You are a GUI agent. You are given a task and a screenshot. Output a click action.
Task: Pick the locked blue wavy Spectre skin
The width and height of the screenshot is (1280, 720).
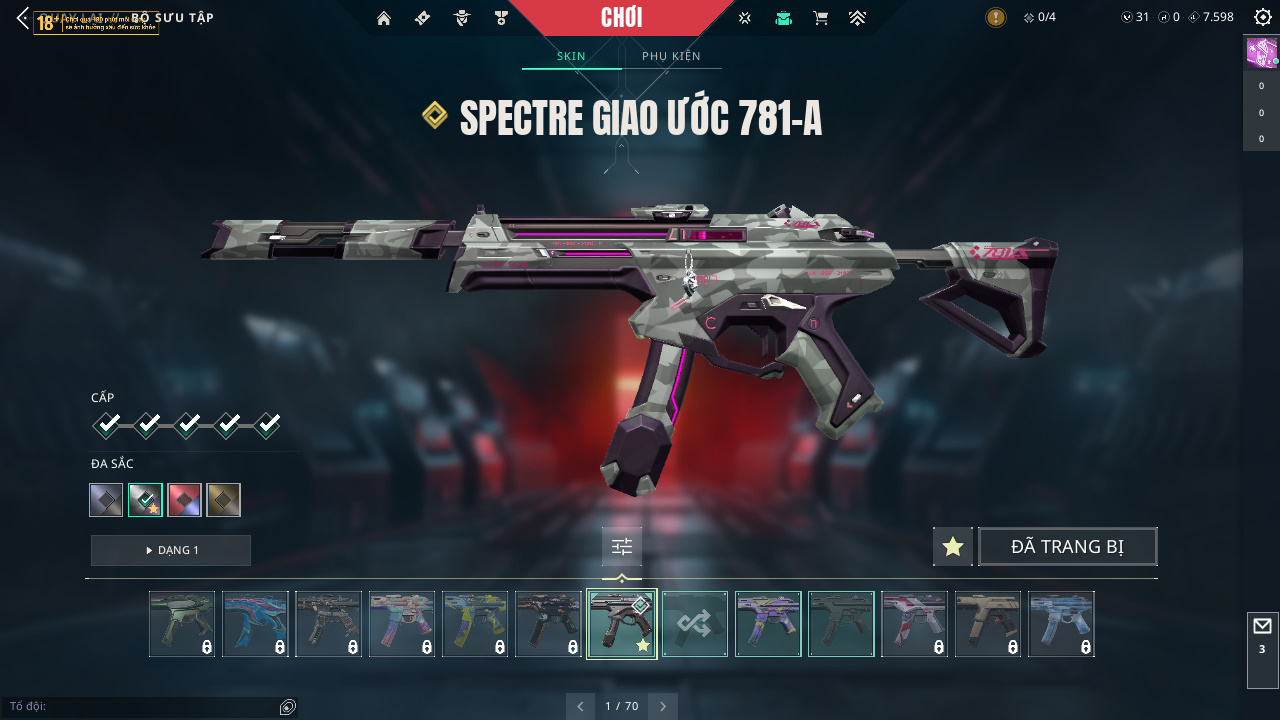[255, 624]
